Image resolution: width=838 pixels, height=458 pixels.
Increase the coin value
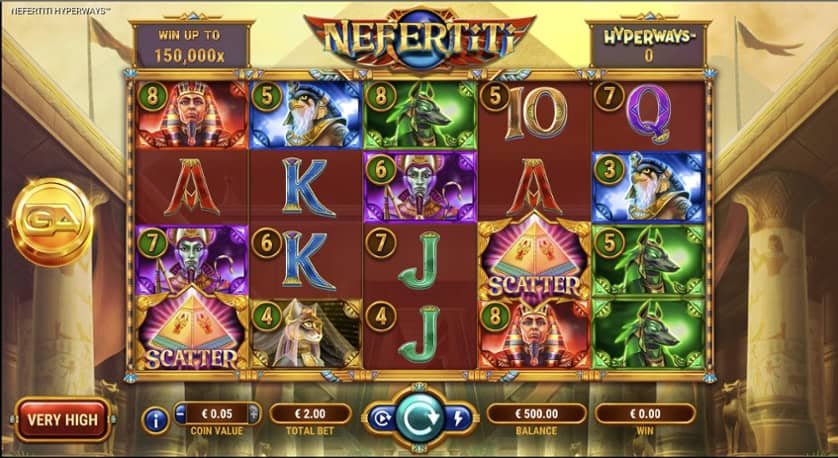pos(254,414)
